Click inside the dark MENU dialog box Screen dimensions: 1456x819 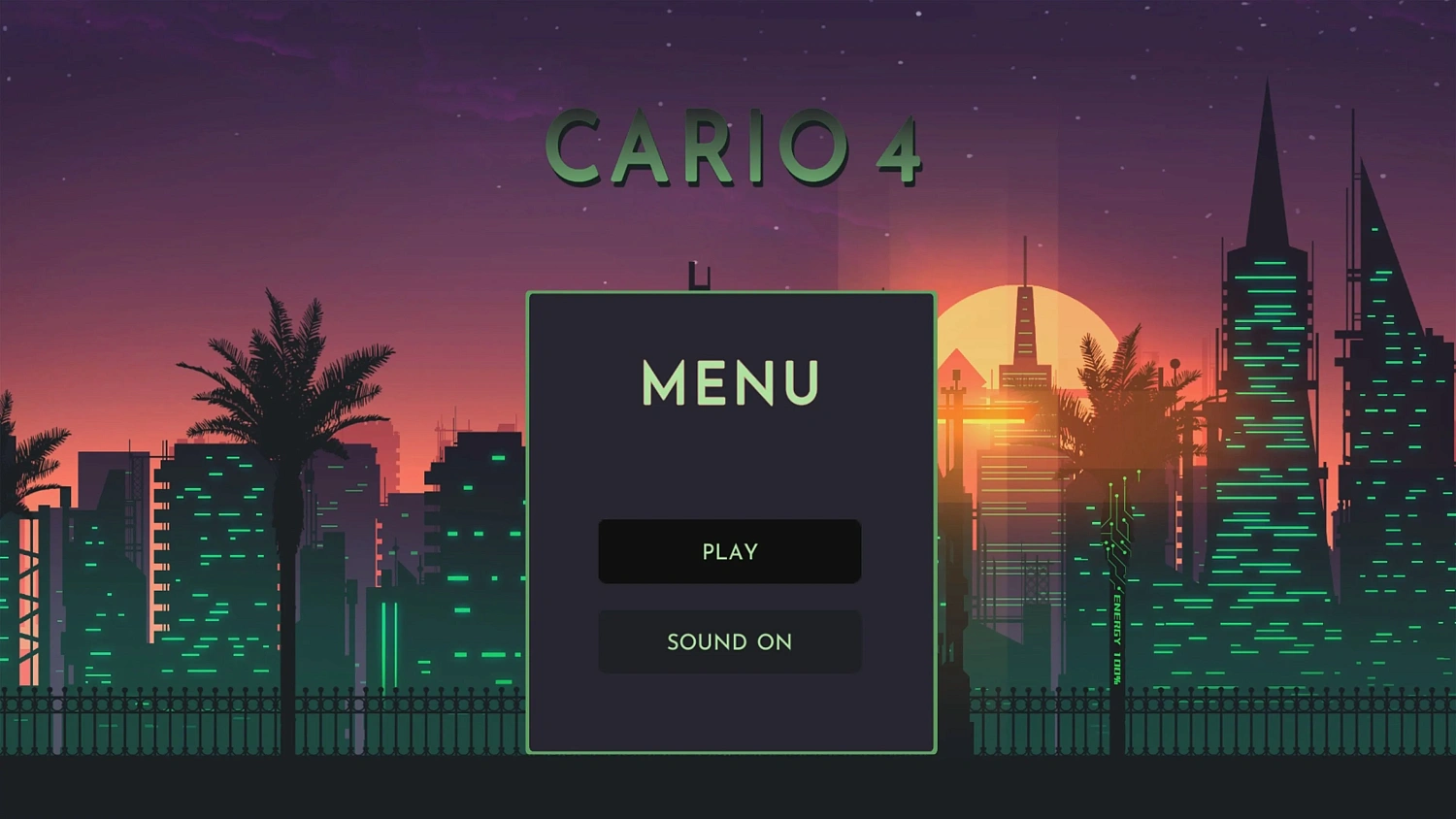(x=729, y=466)
